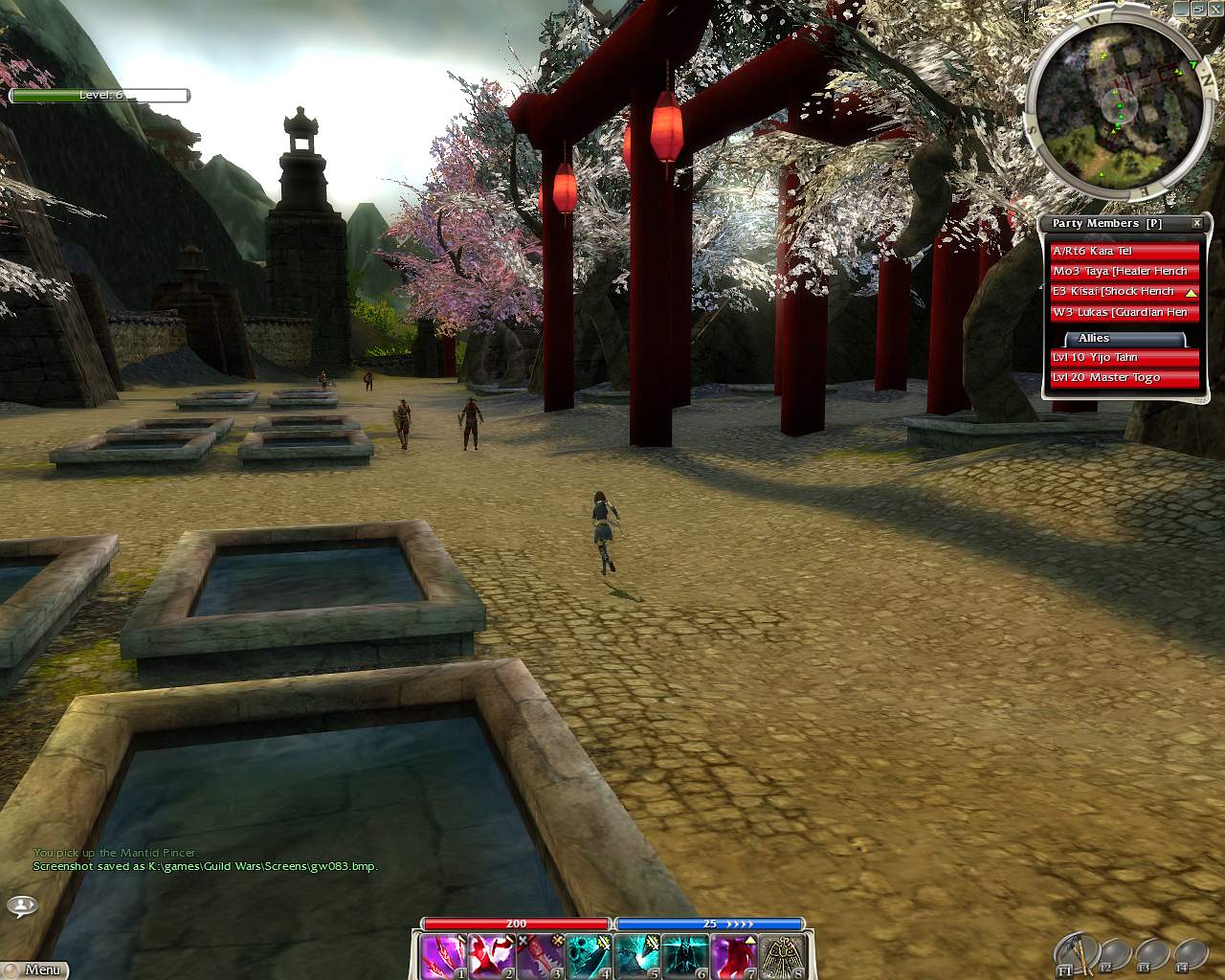Screen dimensions: 1225x980
Task: Open the chat speech bubble icon
Action: point(22,905)
